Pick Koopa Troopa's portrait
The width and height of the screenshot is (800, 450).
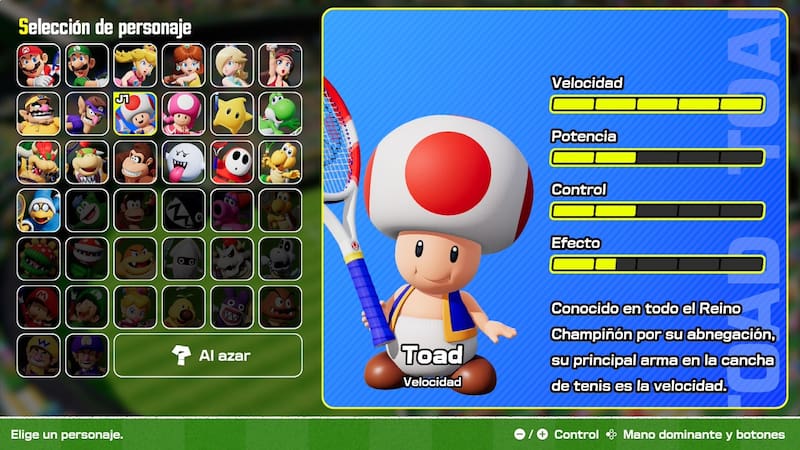280,162
